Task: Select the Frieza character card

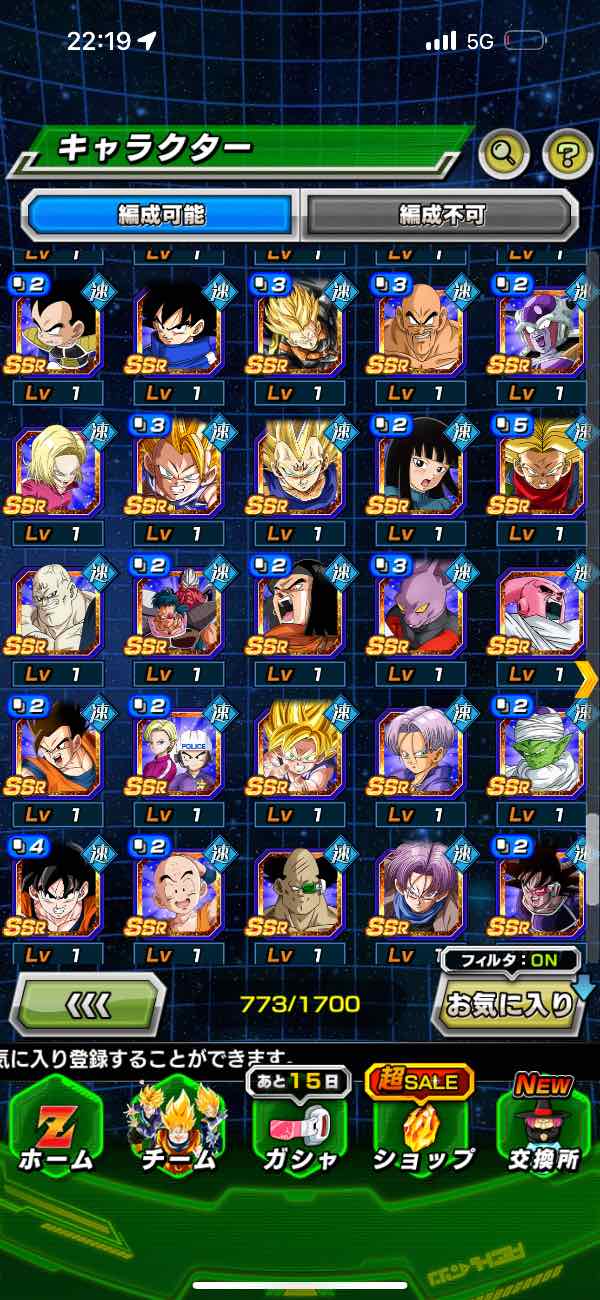Action: coord(541,323)
